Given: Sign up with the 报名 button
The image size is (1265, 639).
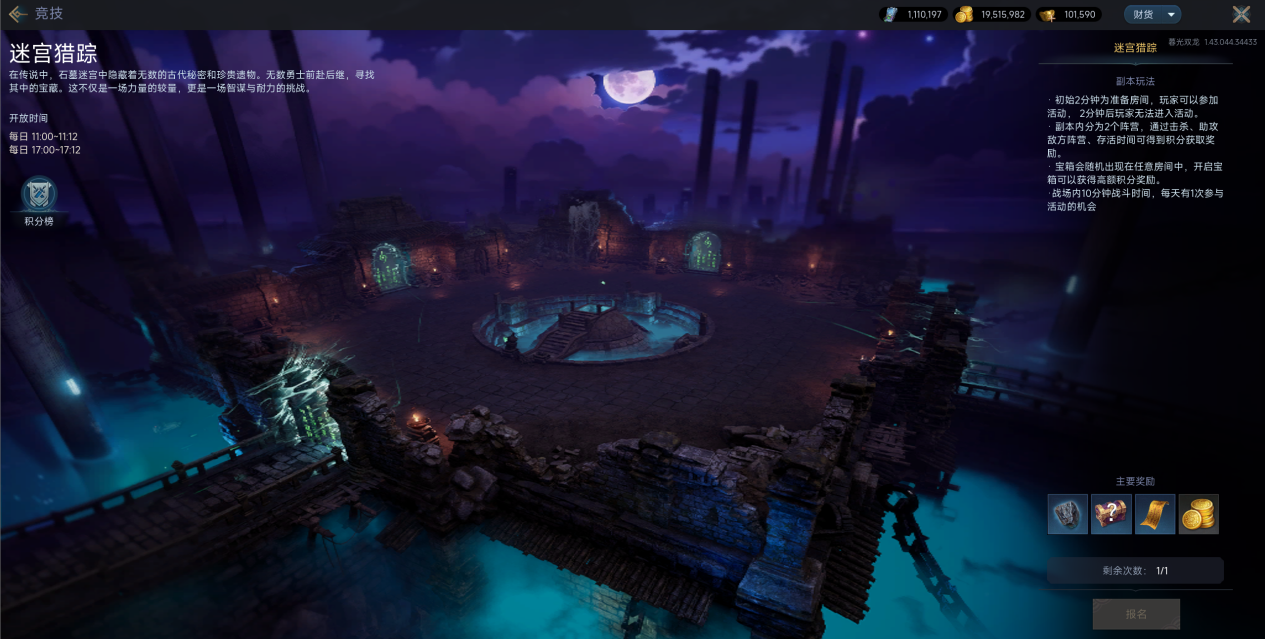Looking at the screenshot, I should [x=1136, y=614].
